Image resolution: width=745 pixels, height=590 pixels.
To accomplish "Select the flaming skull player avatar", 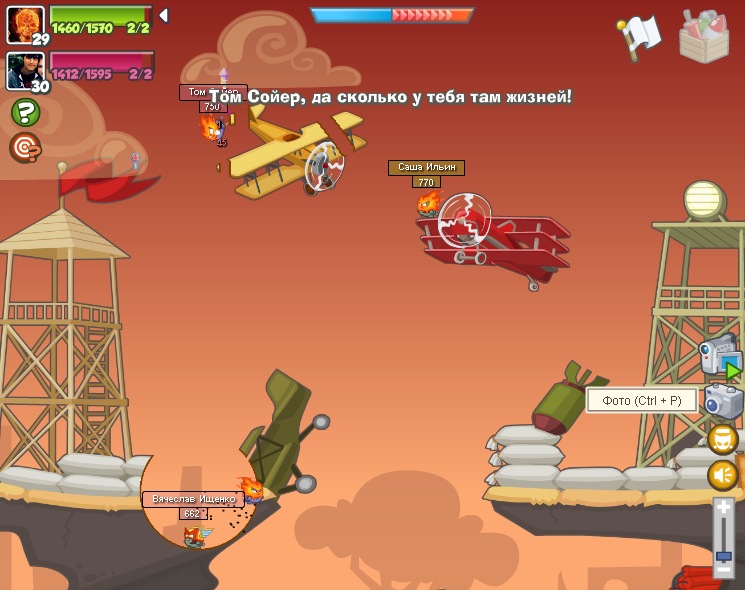I will click(24, 22).
